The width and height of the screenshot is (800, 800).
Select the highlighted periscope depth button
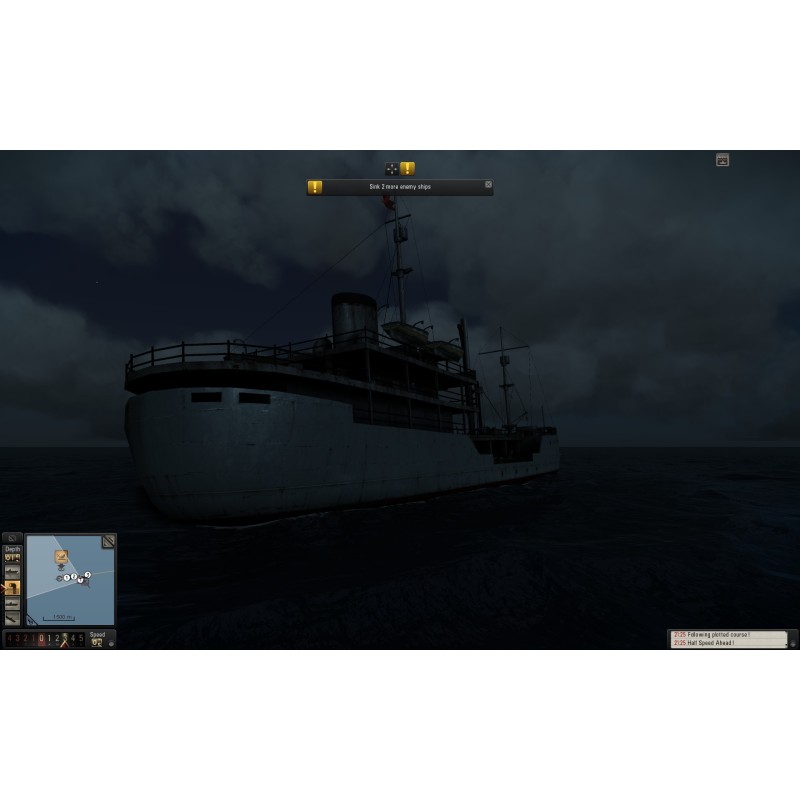pyautogui.click(x=12, y=588)
